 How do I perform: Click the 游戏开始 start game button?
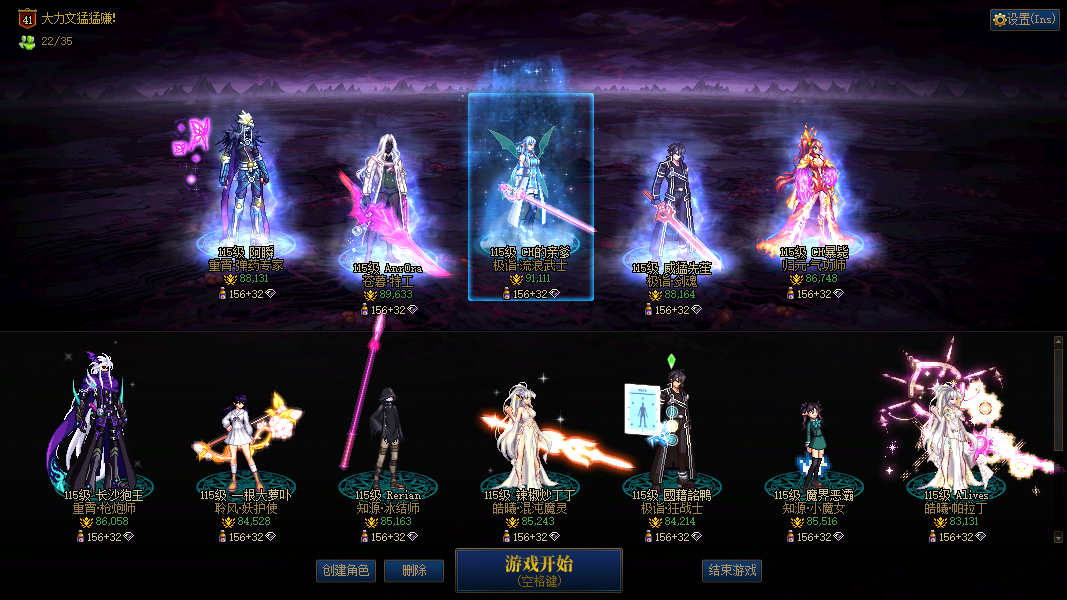point(538,570)
